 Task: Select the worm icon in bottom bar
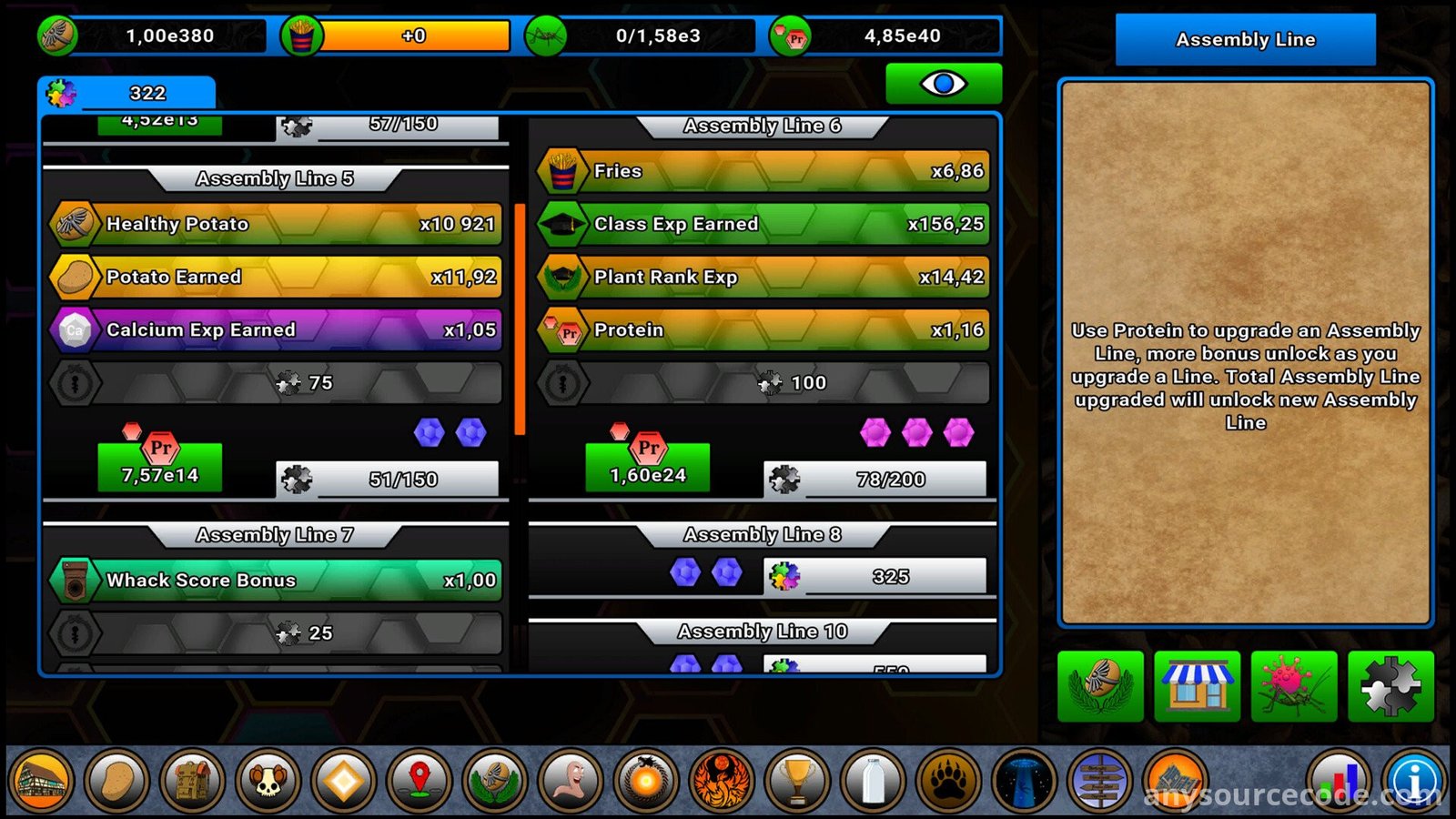click(571, 781)
